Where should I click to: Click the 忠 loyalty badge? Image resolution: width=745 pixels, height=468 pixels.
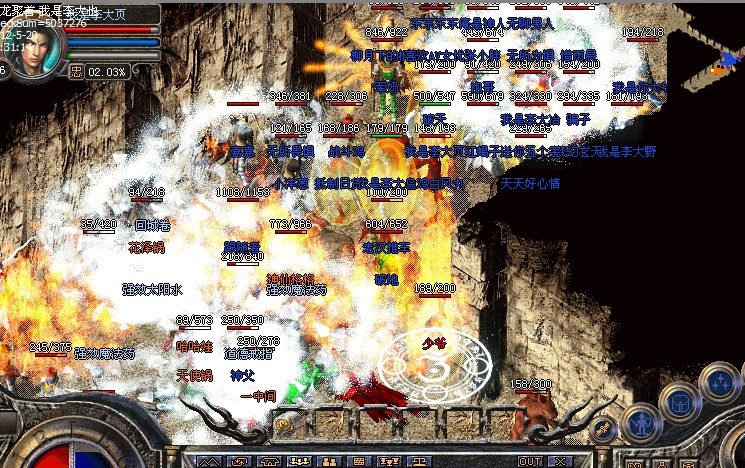[76, 72]
